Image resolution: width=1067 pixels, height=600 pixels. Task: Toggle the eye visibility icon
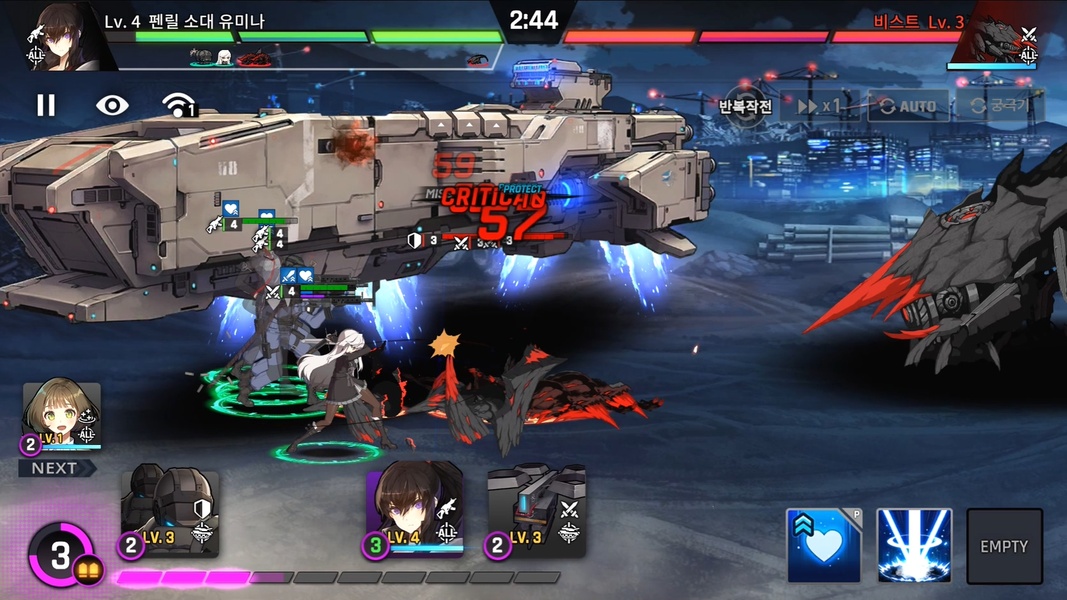point(112,105)
